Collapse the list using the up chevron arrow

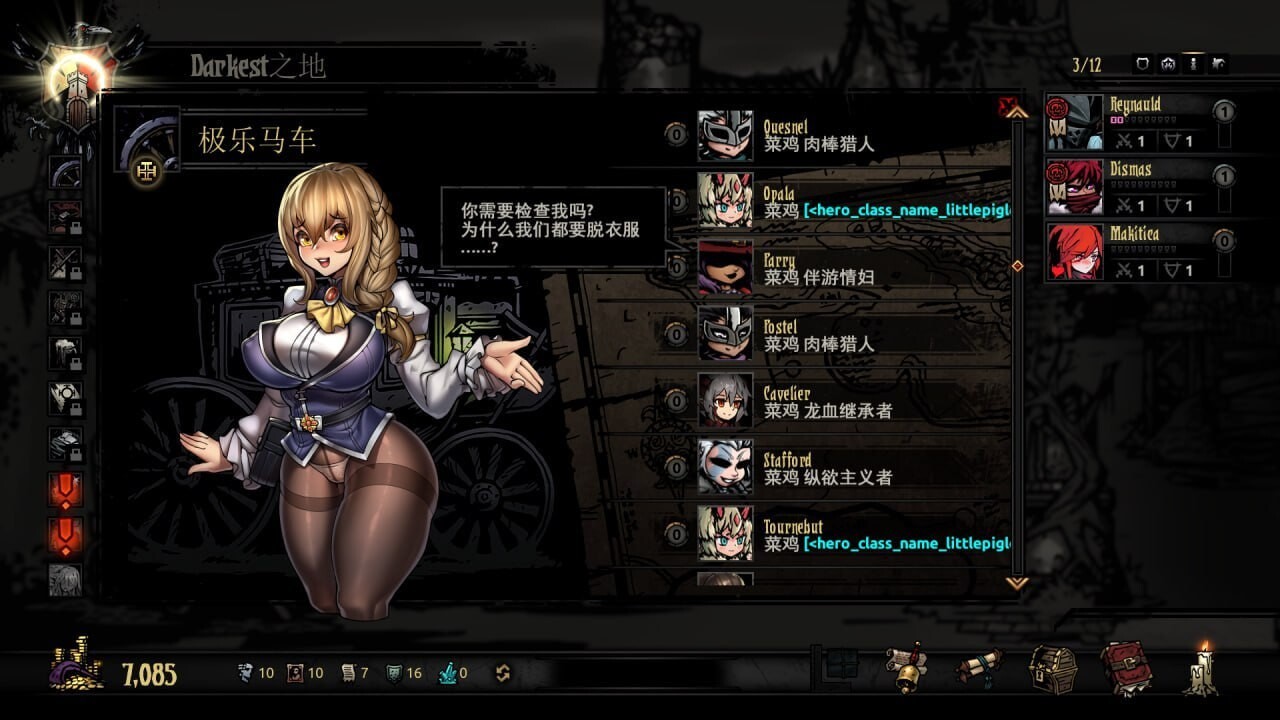1018,114
